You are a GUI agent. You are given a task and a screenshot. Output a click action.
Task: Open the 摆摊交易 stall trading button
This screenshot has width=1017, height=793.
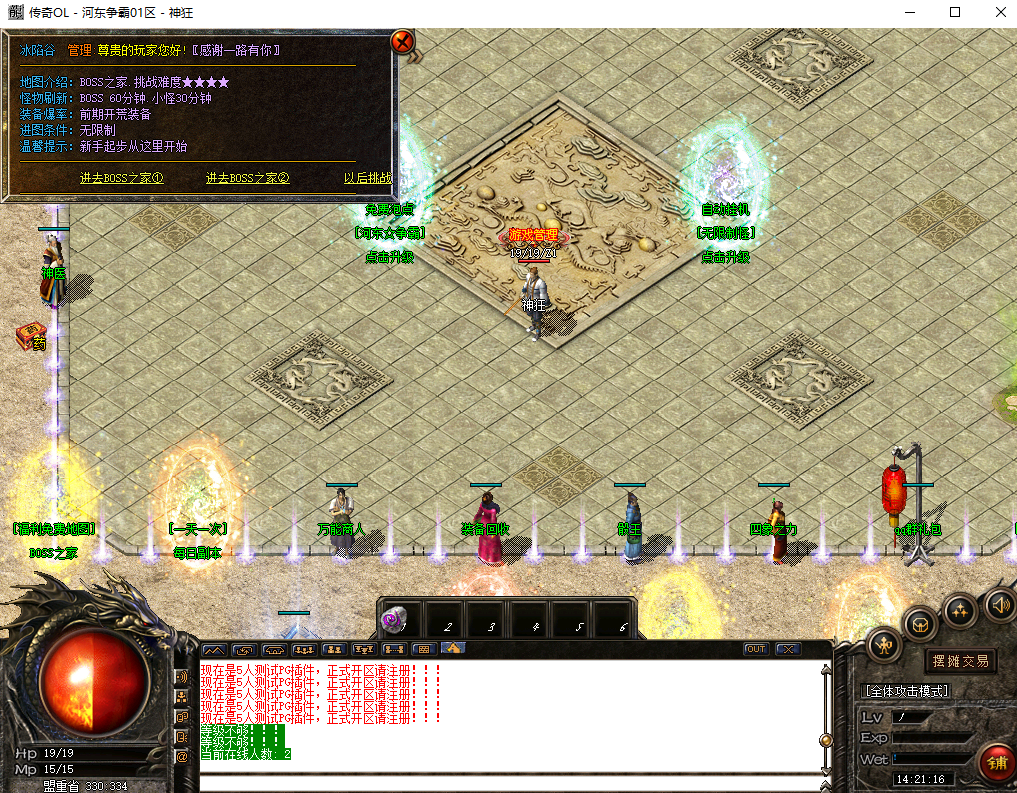coord(961,660)
